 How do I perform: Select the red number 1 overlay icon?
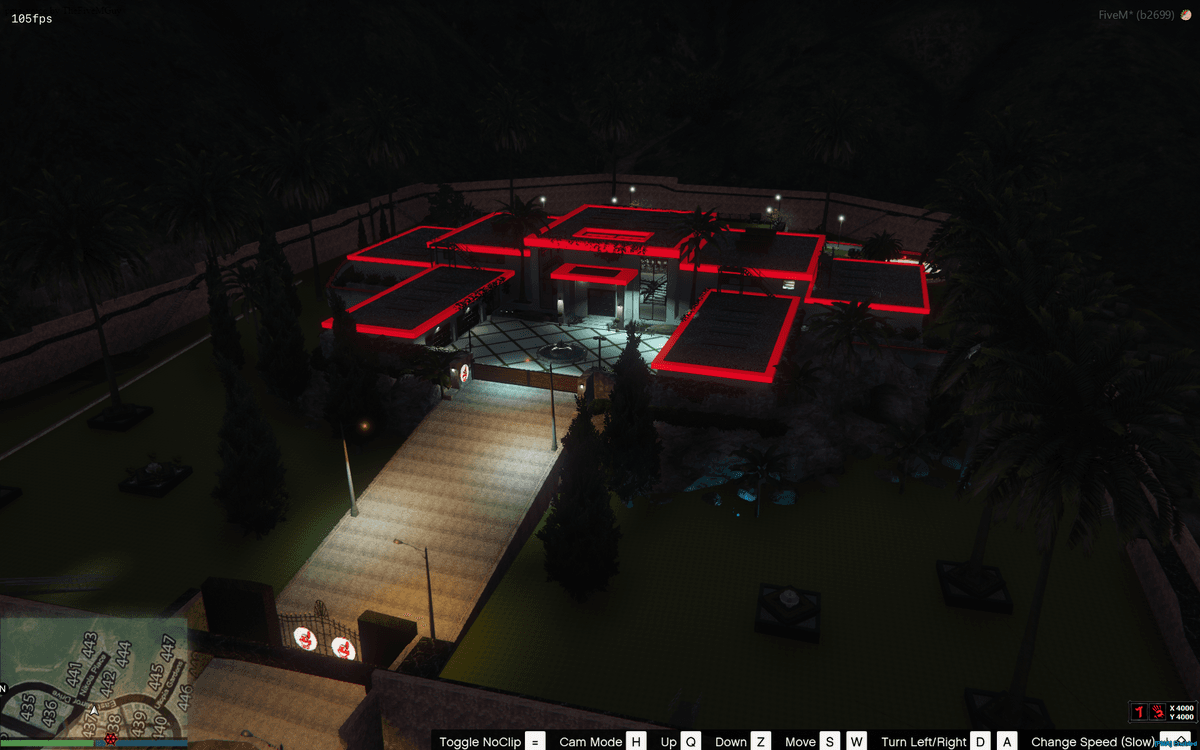(1138, 712)
